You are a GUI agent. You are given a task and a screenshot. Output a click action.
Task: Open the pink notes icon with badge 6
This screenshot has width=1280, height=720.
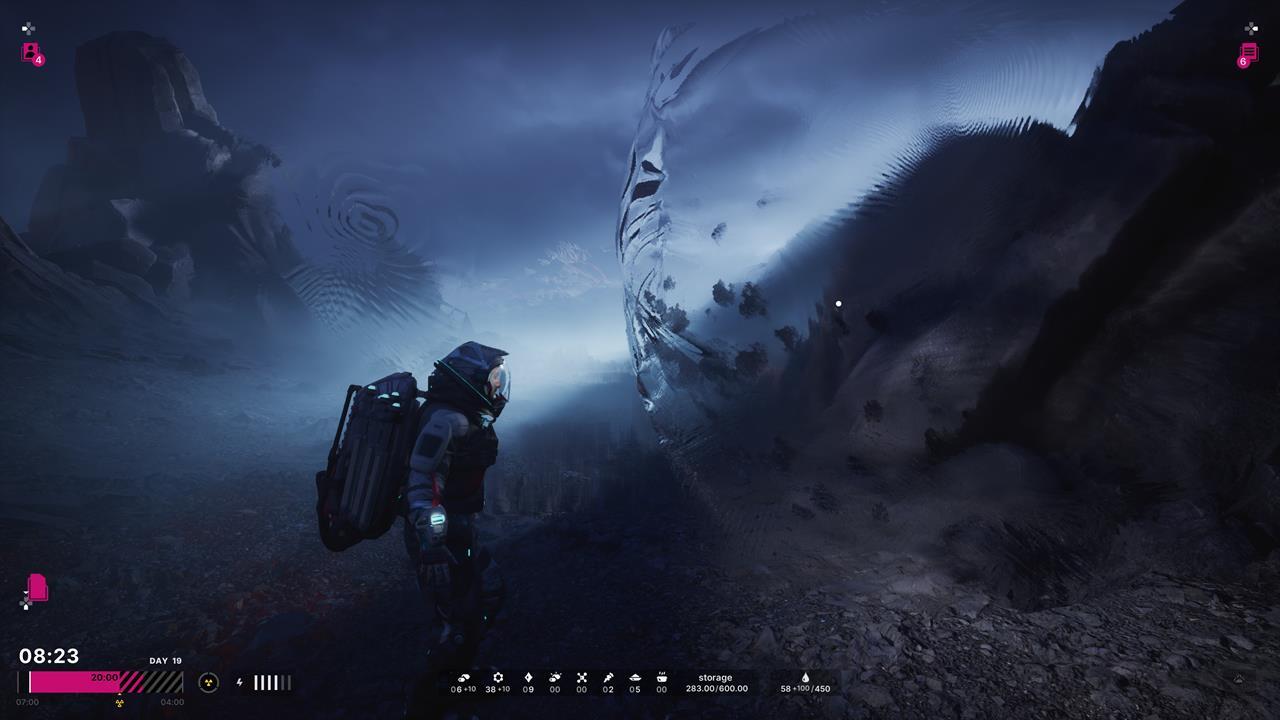pyautogui.click(x=1249, y=53)
